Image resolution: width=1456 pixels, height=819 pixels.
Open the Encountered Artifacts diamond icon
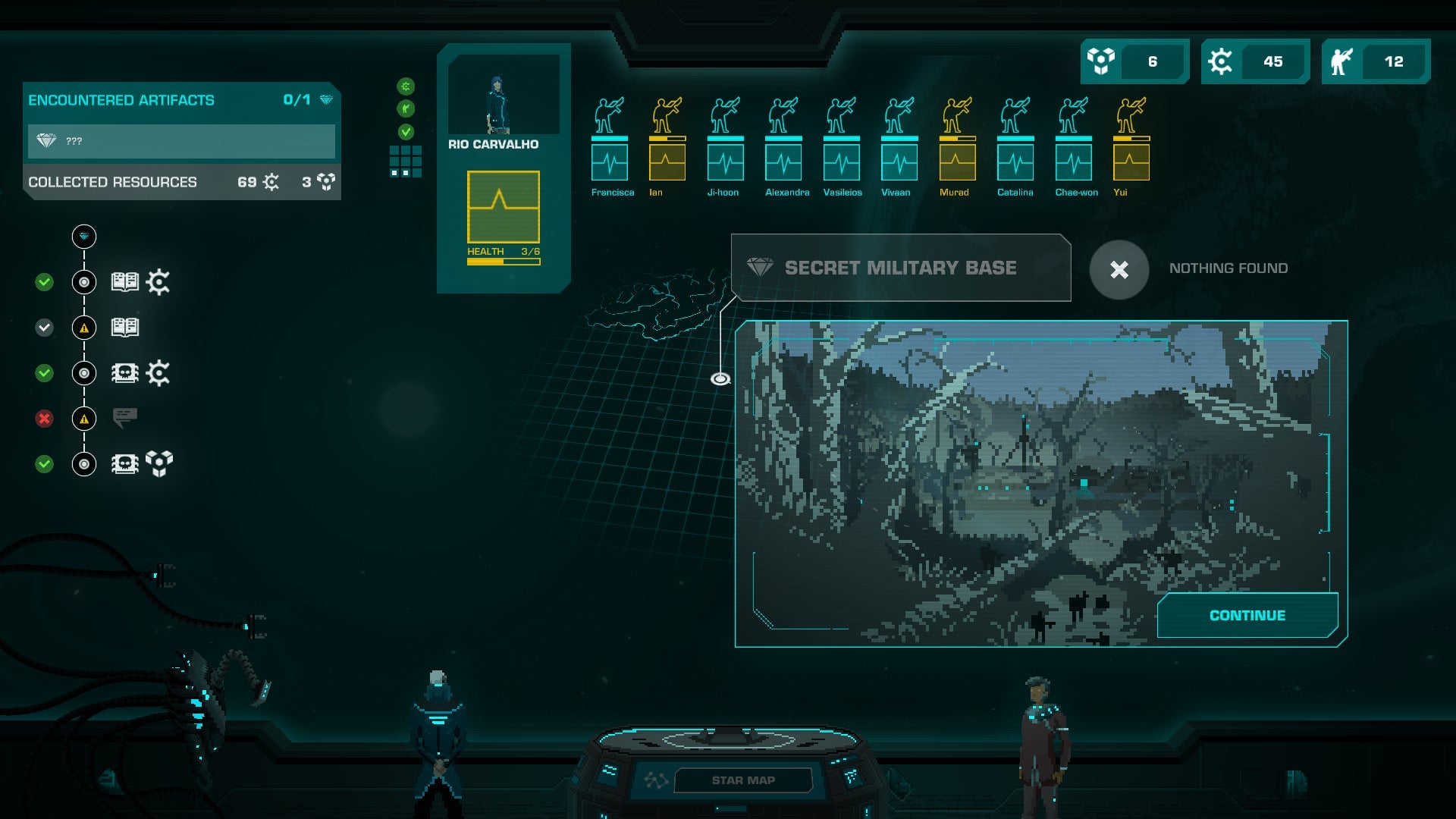(326, 99)
